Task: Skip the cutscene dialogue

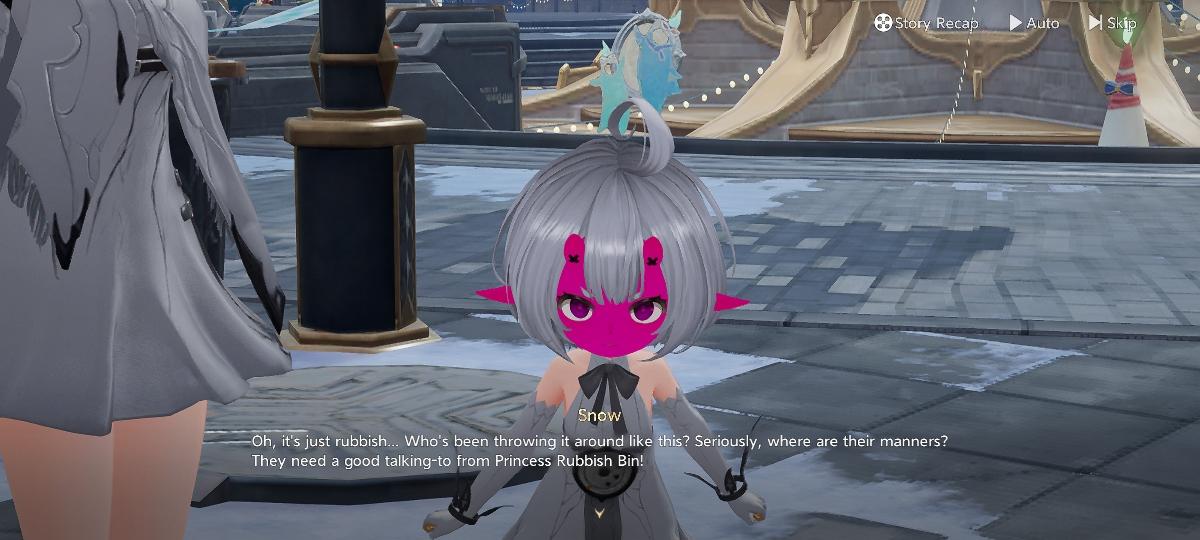Action: [1112, 22]
